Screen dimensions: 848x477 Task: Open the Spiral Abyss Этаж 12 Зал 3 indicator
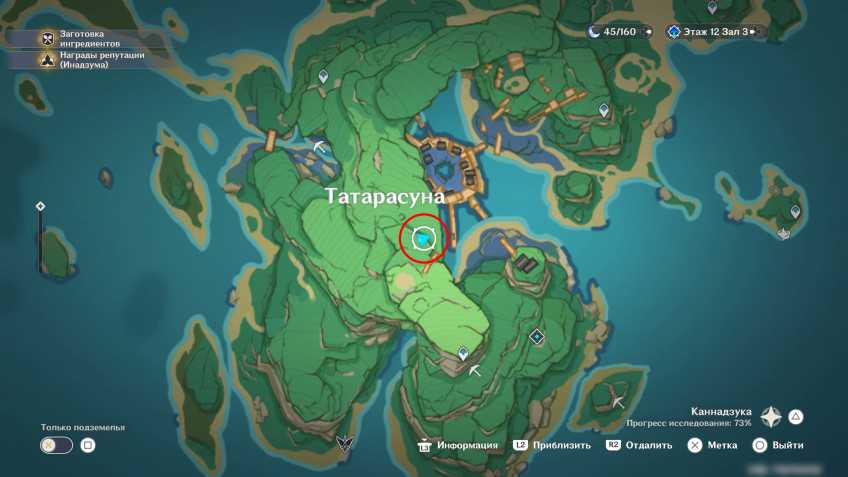[x=715, y=32]
